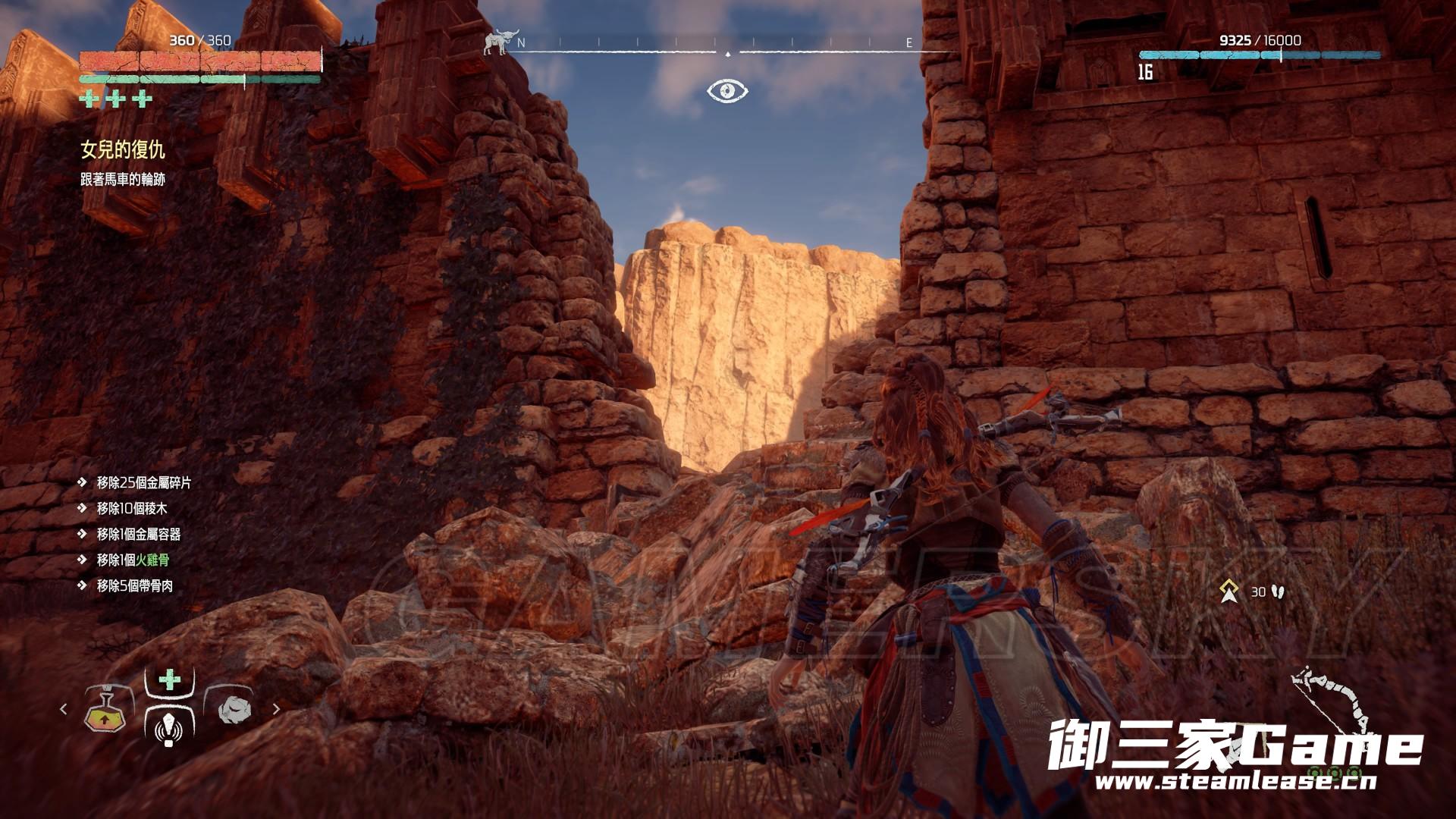Click the quest waypoint marker showing 30
This screenshot has width=1456, height=819.
coord(1229,591)
